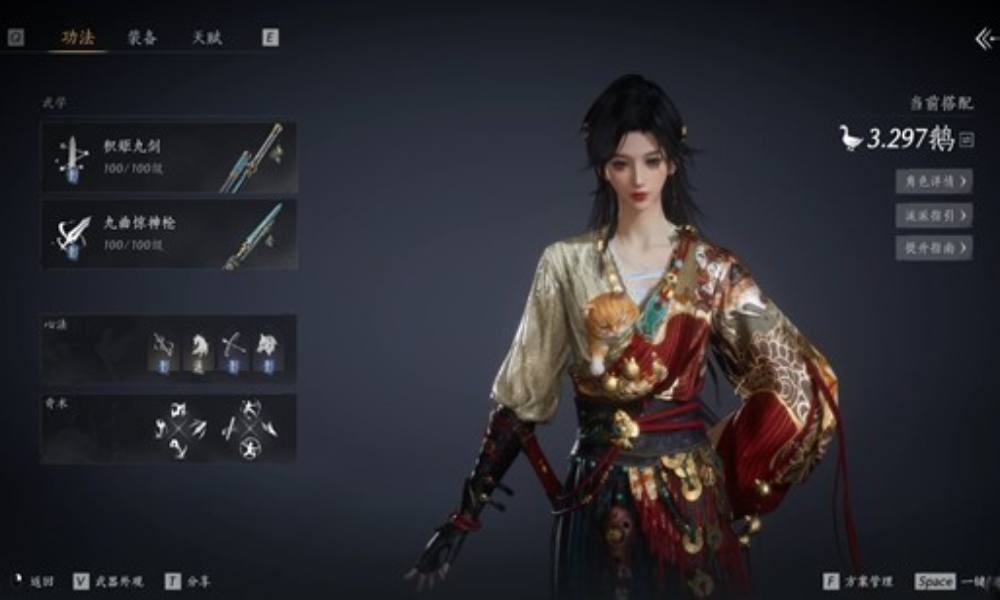The image size is (1000, 600).
Task: Click the 分享 share option
Action: [188, 581]
